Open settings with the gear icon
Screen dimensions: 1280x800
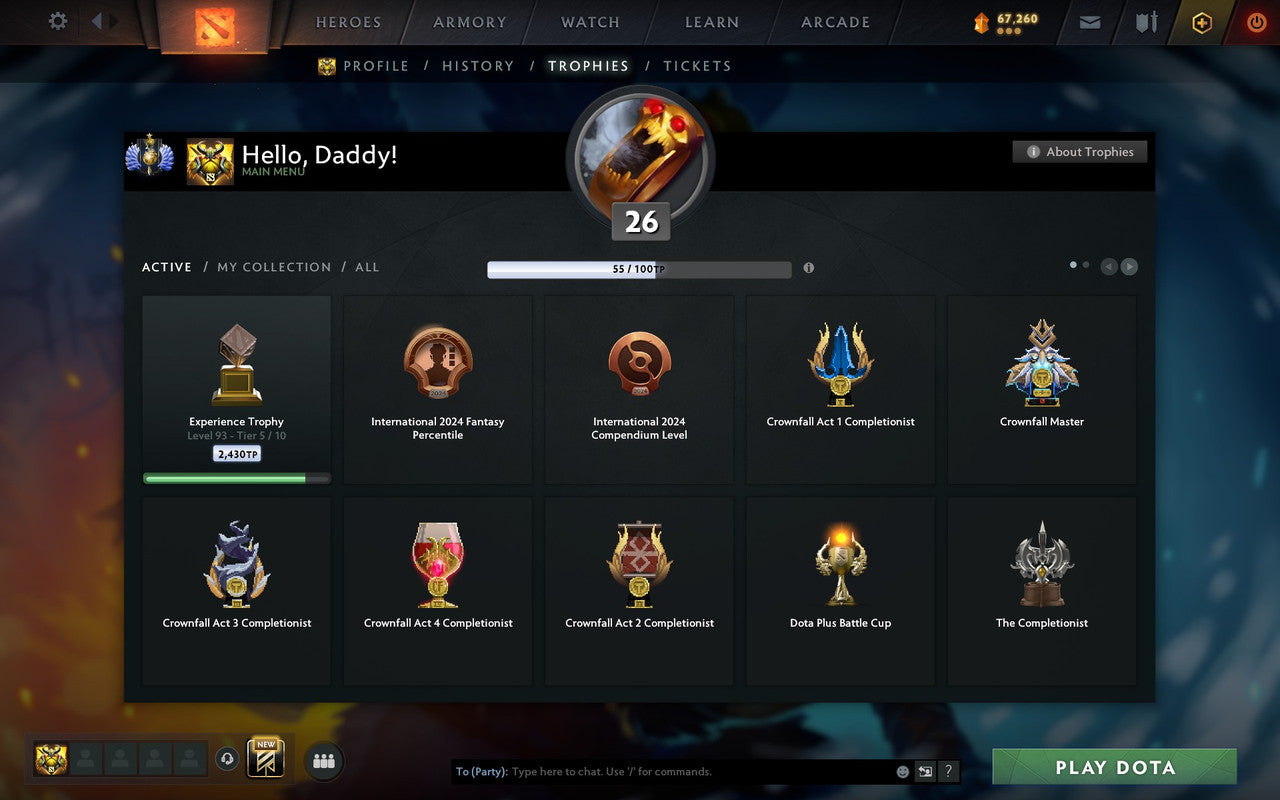pos(57,21)
